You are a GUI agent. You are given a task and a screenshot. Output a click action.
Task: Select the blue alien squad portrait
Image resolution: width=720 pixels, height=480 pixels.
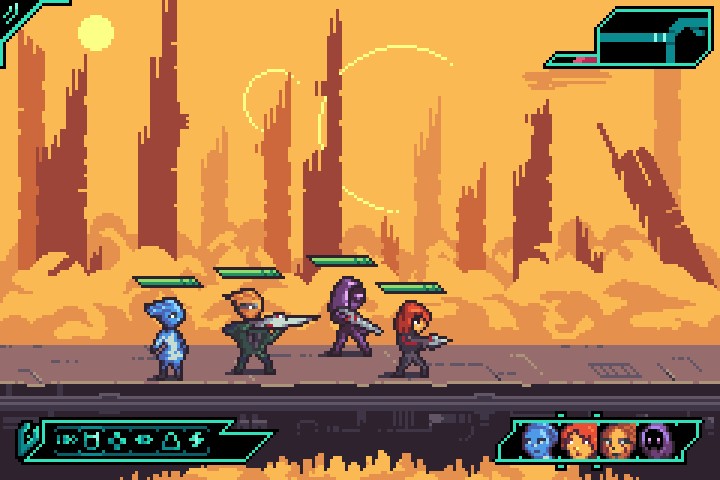[539, 439]
